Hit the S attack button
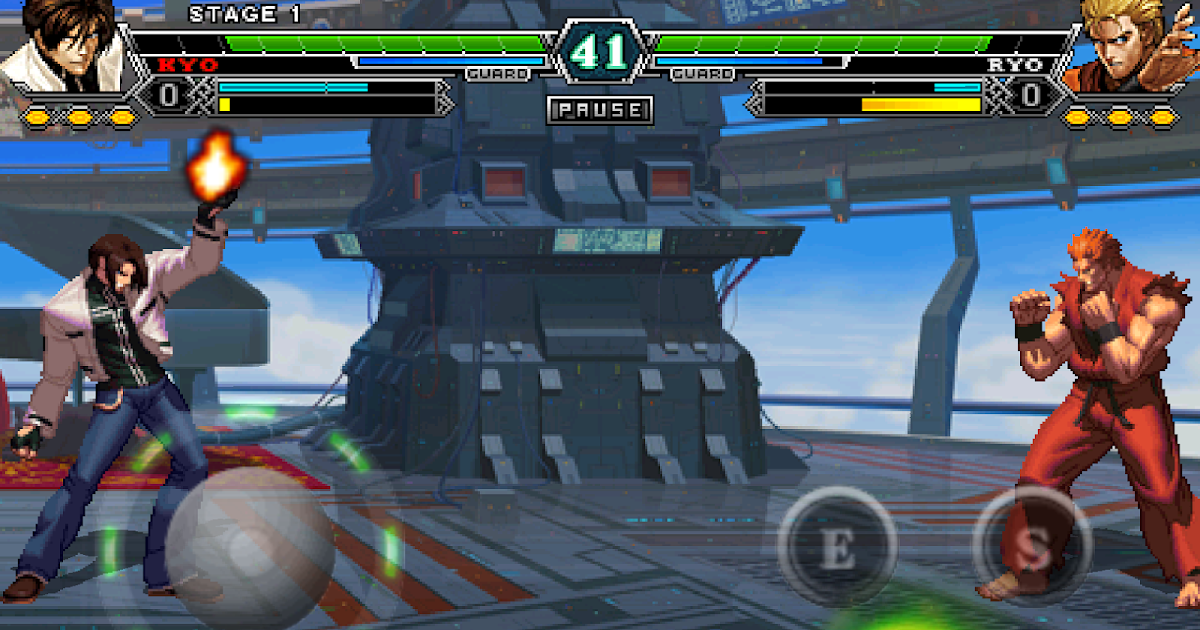 1033,547
